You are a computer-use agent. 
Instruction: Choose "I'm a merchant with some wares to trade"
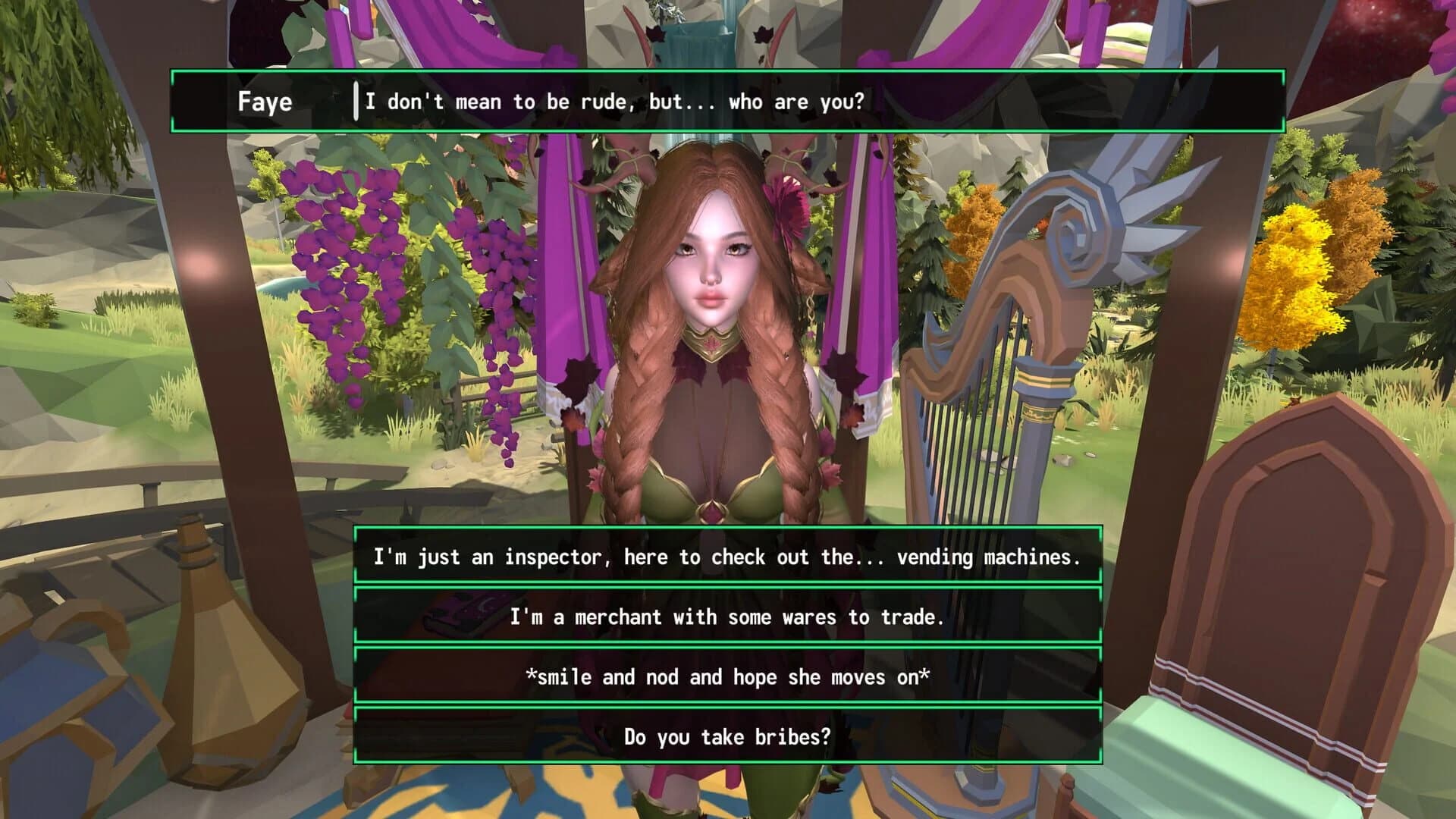click(728, 617)
